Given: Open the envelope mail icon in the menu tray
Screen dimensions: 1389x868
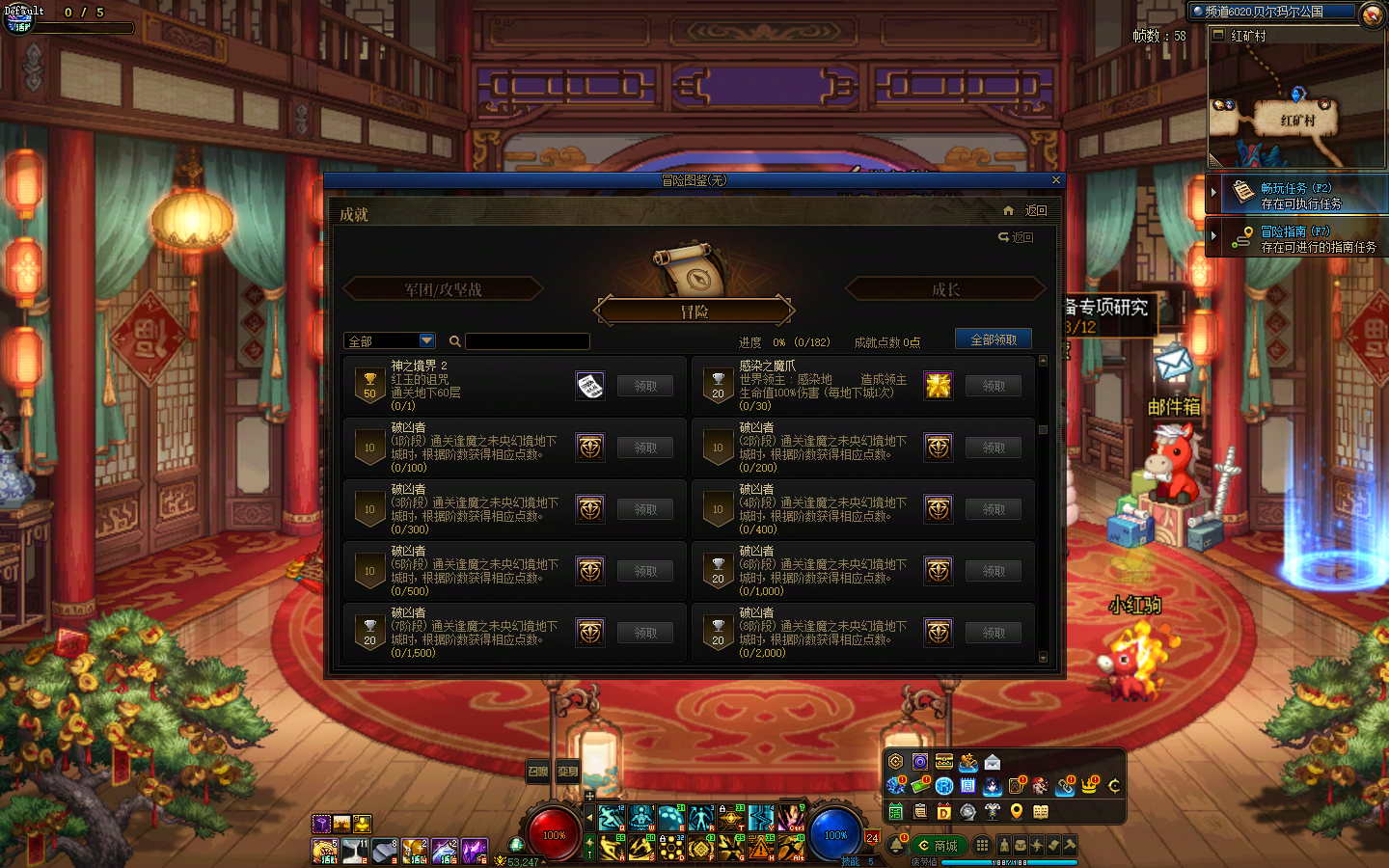Looking at the screenshot, I should [993, 762].
